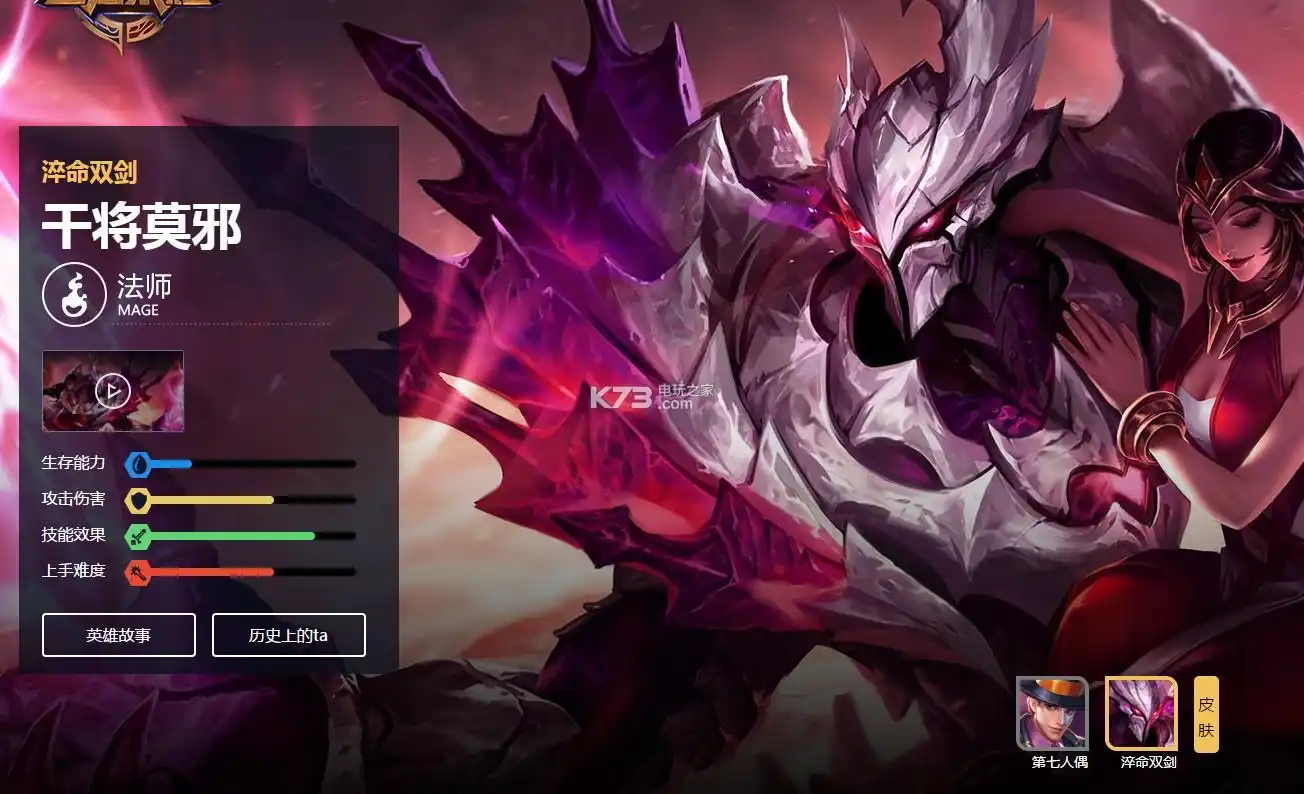This screenshot has width=1304, height=794.
Task: Select the 第七人偶 skin thumbnail
Action: tap(1052, 713)
